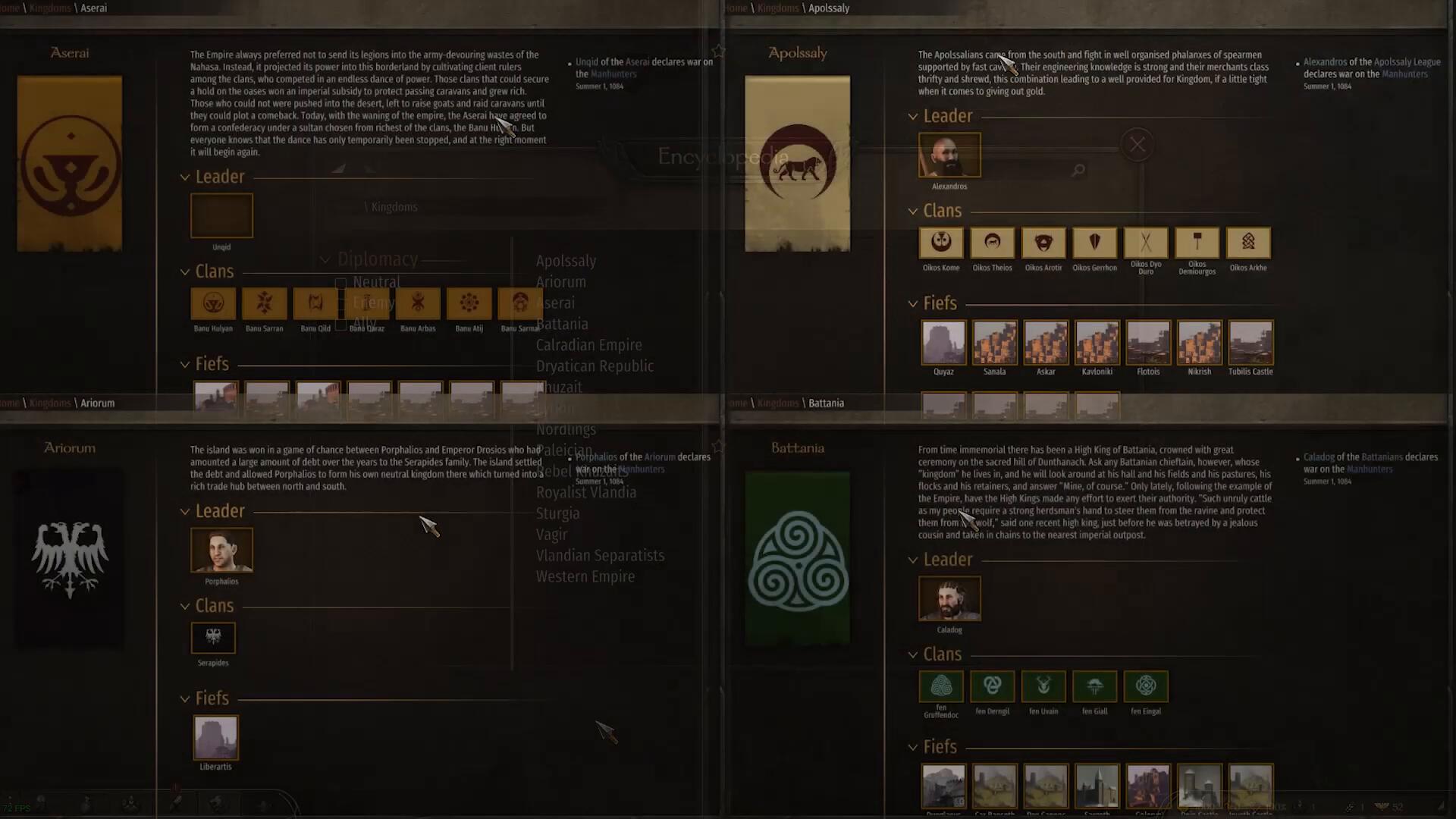Image resolution: width=1456 pixels, height=819 pixels.
Task: Select Calradian Empire in the kingdoms list
Action: point(588,345)
